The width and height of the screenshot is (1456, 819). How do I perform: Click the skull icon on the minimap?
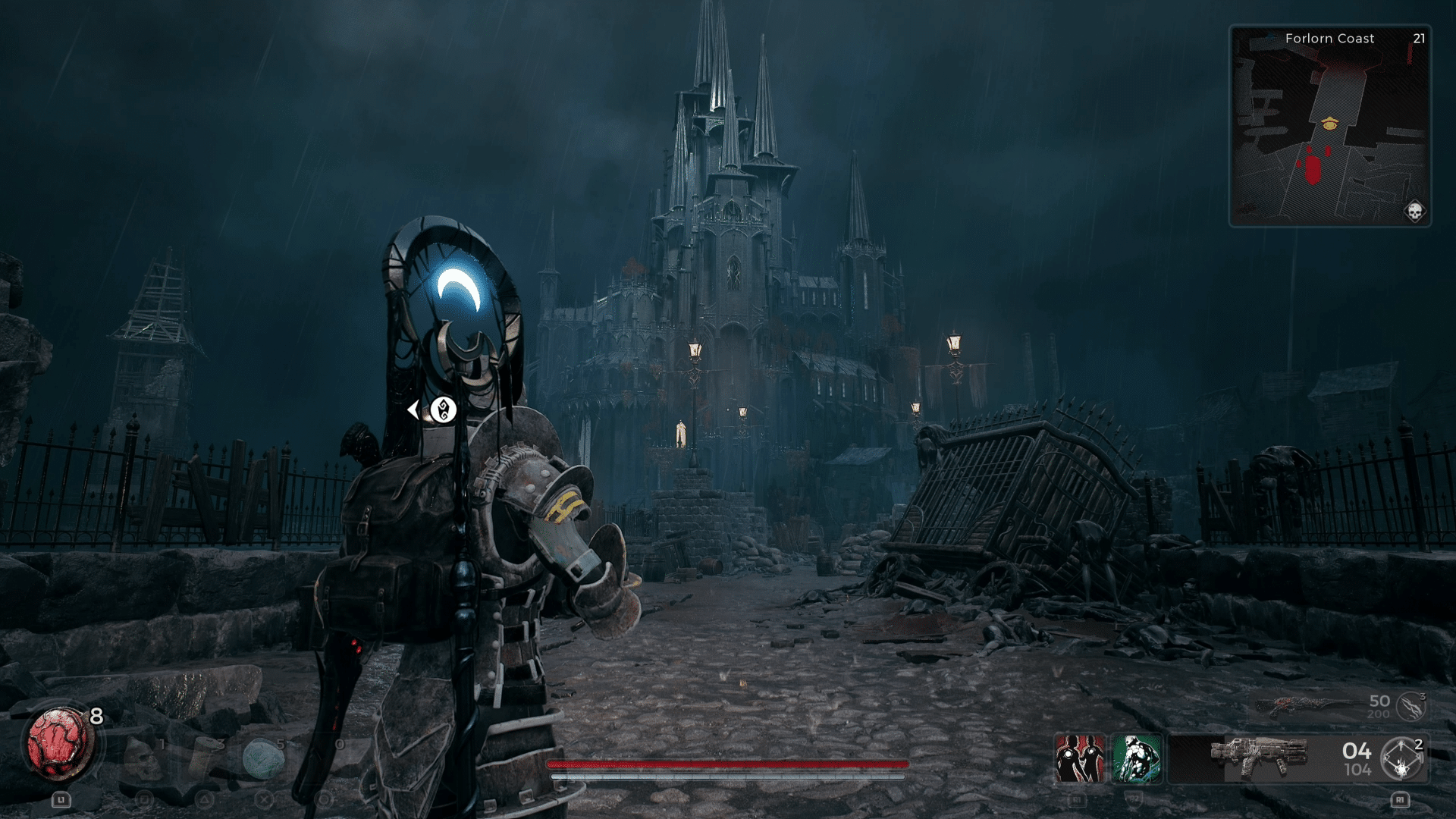(1414, 211)
